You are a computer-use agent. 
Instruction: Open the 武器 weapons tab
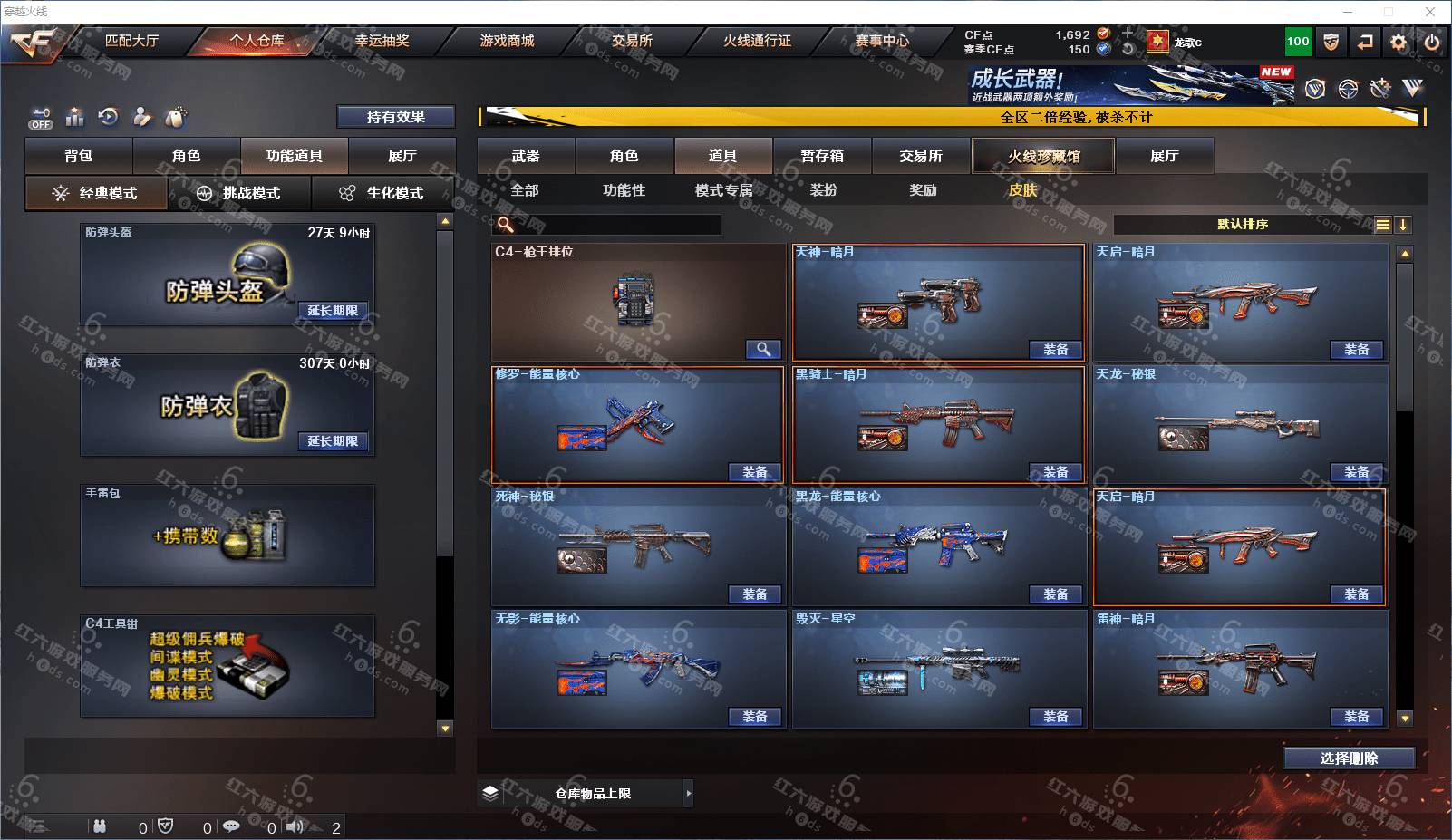coord(526,156)
